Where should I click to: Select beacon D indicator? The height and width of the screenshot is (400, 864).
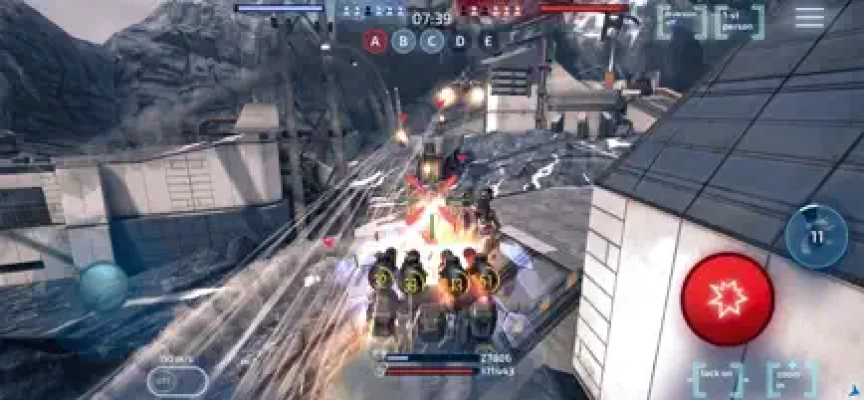(459, 41)
